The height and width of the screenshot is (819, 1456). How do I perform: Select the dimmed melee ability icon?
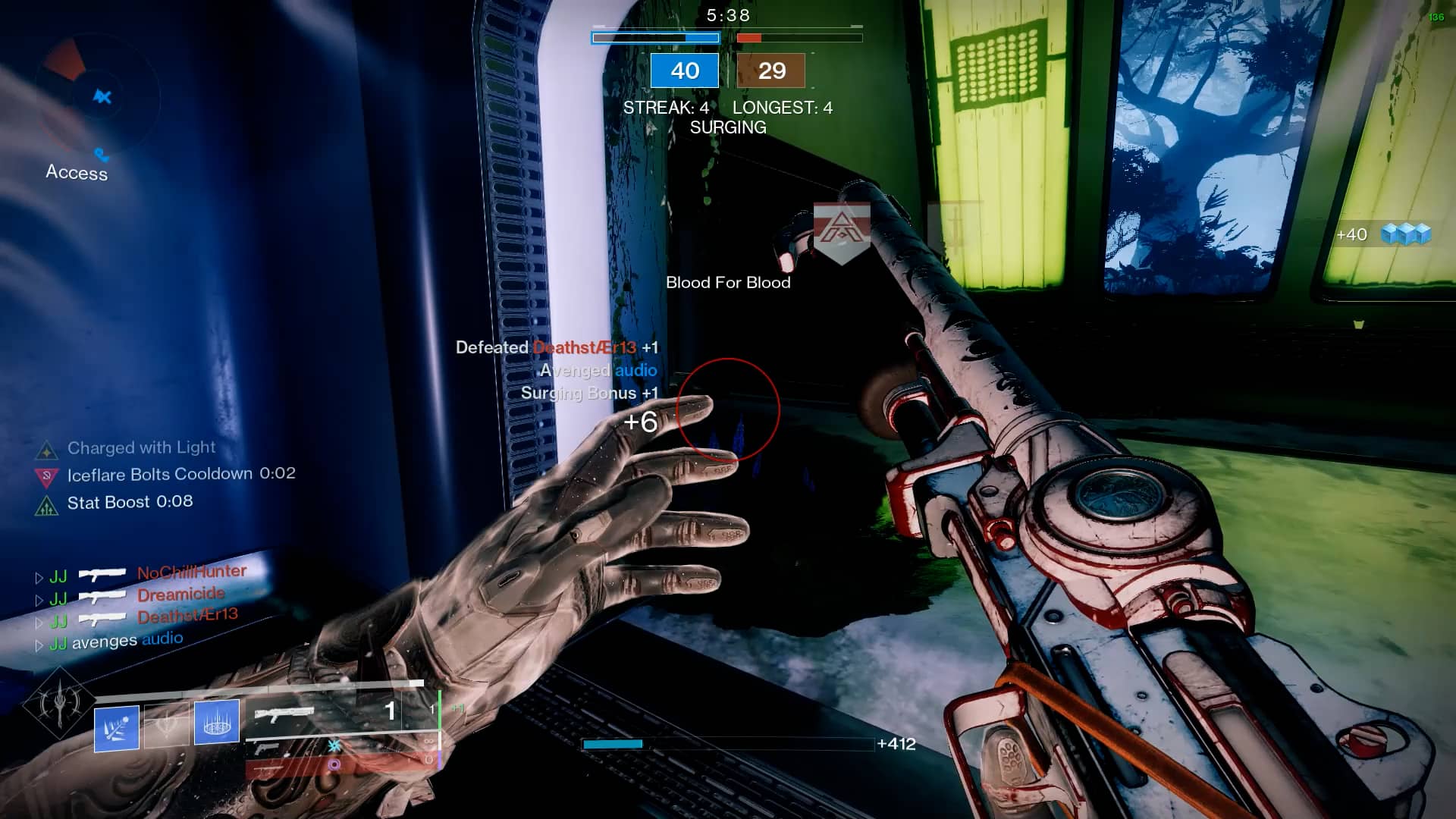[x=166, y=725]
